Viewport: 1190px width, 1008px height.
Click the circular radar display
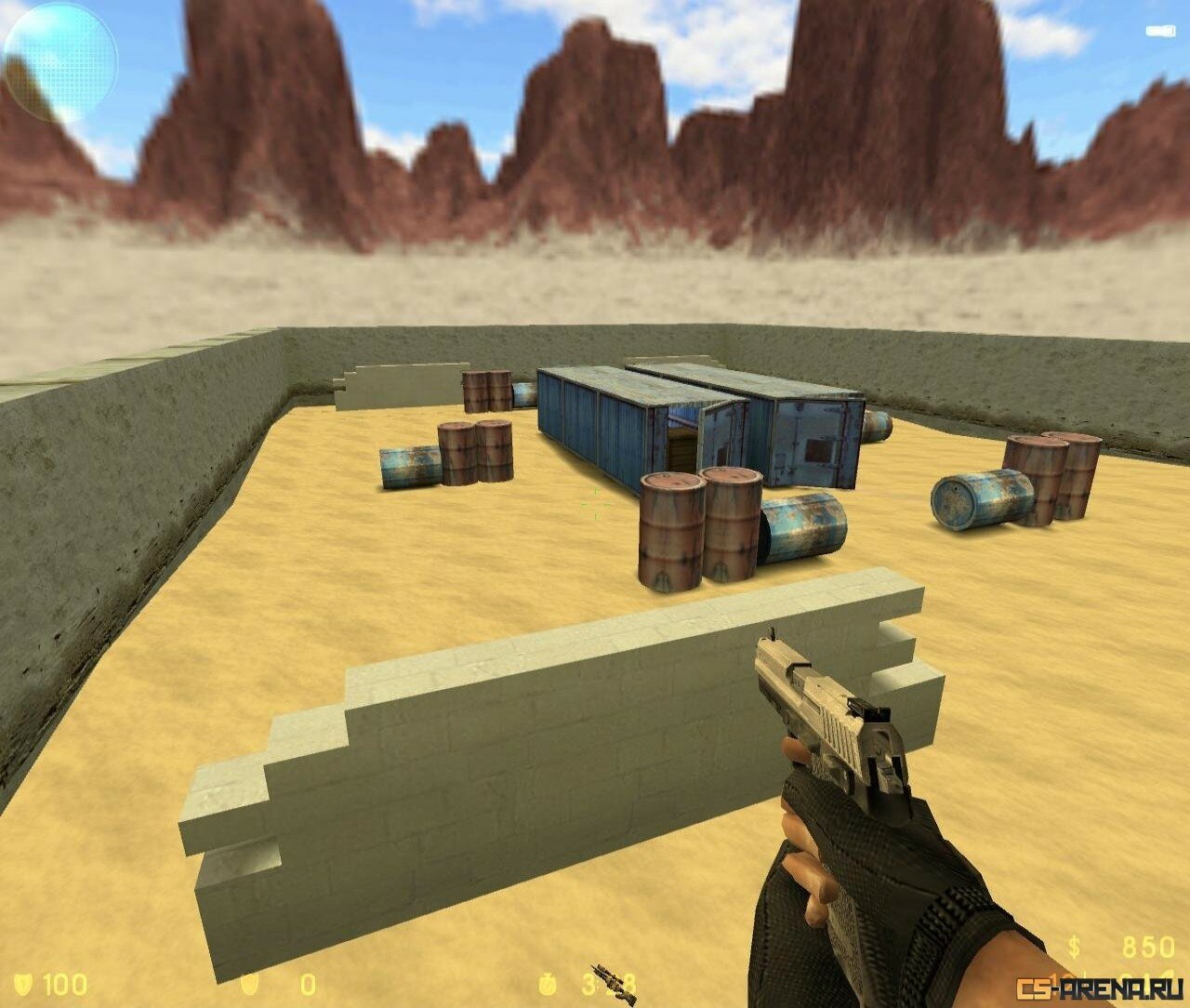pos(60,61)
